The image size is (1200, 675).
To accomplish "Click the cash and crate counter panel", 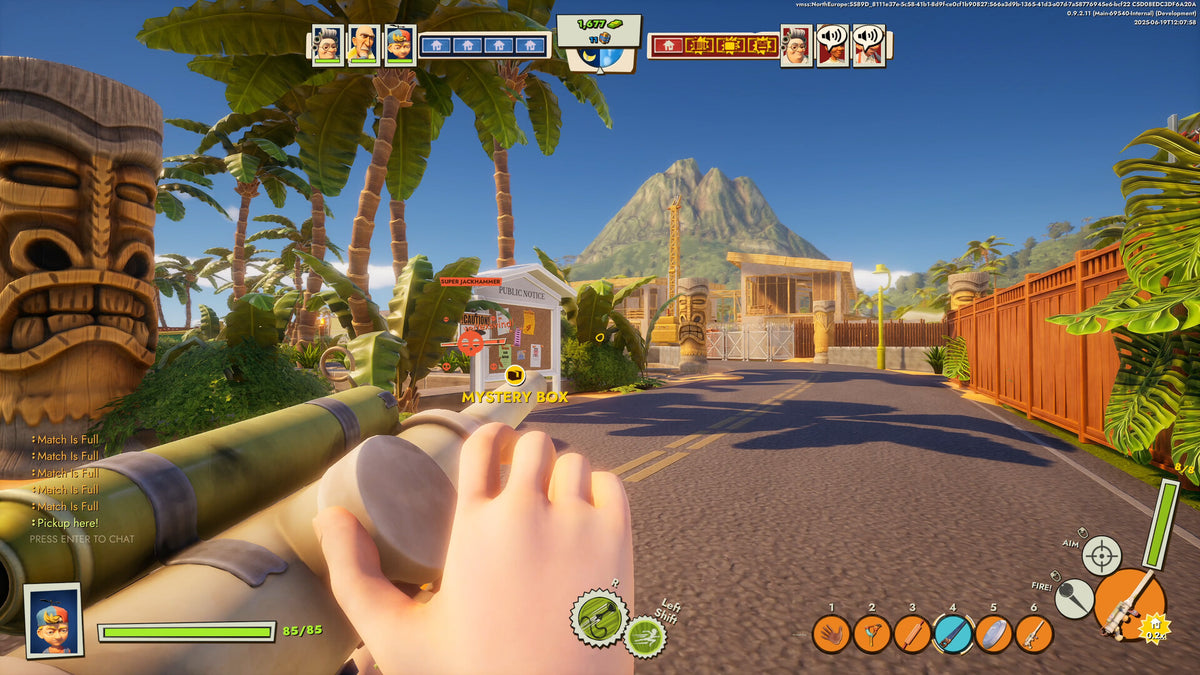I will 598,31.
